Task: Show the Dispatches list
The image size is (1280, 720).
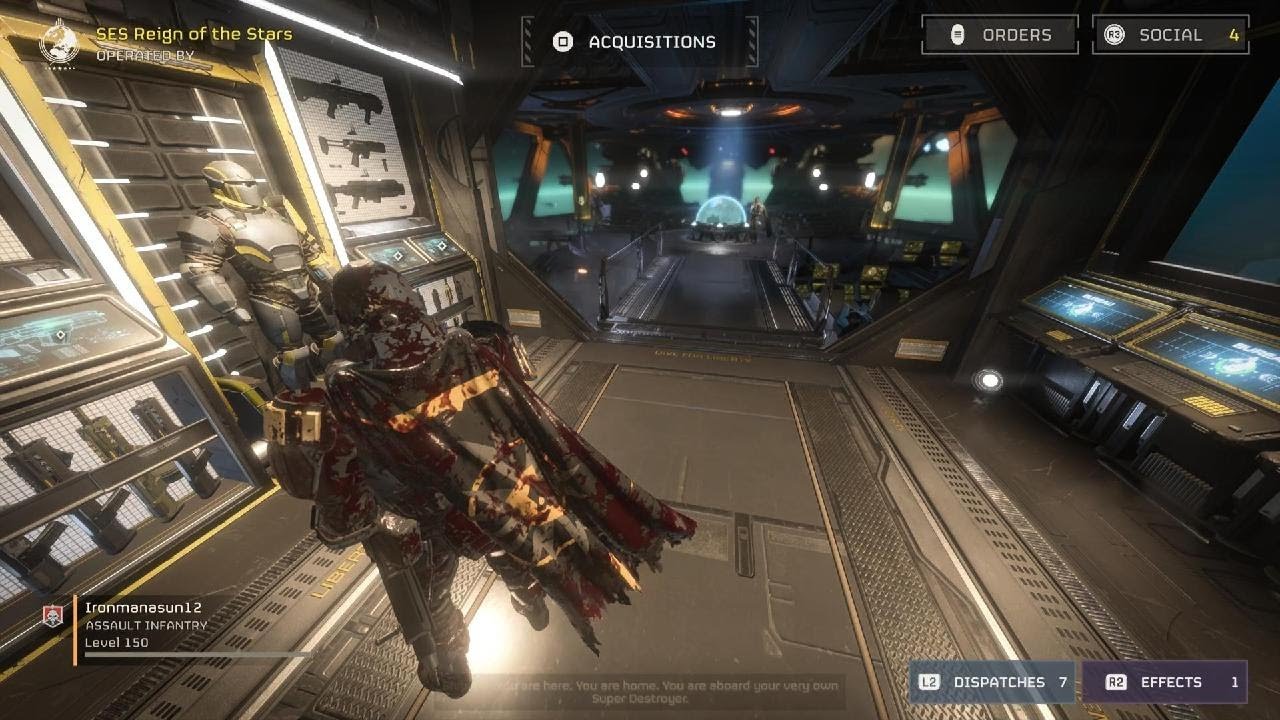Action: coord(992,682)
